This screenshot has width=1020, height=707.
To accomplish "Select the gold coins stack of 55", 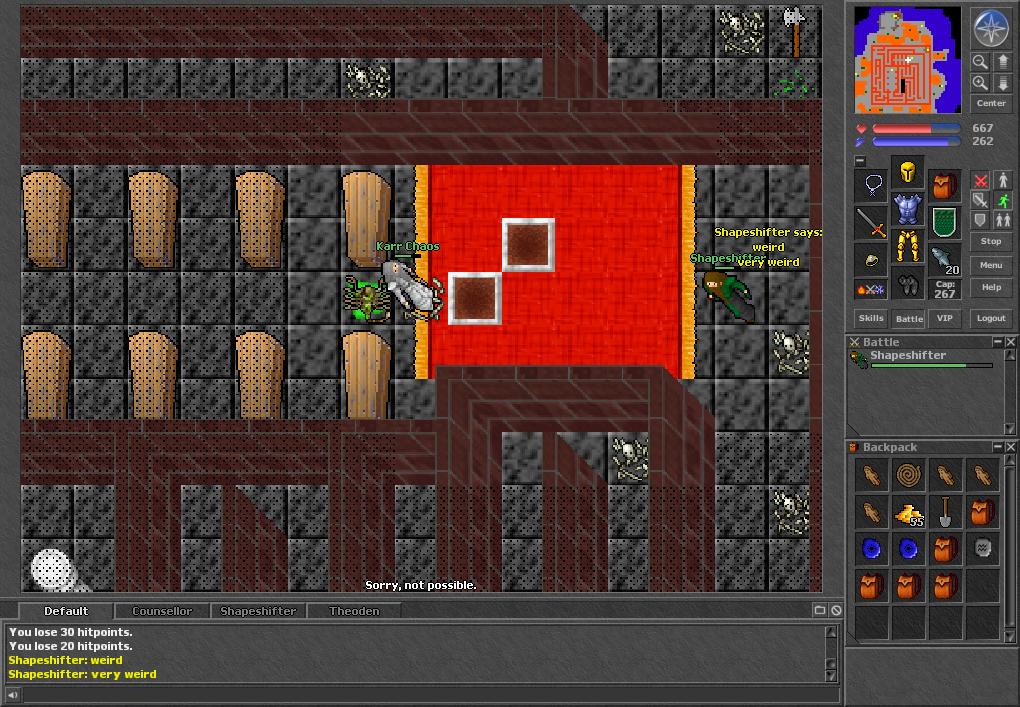I will tap(909, 514).
